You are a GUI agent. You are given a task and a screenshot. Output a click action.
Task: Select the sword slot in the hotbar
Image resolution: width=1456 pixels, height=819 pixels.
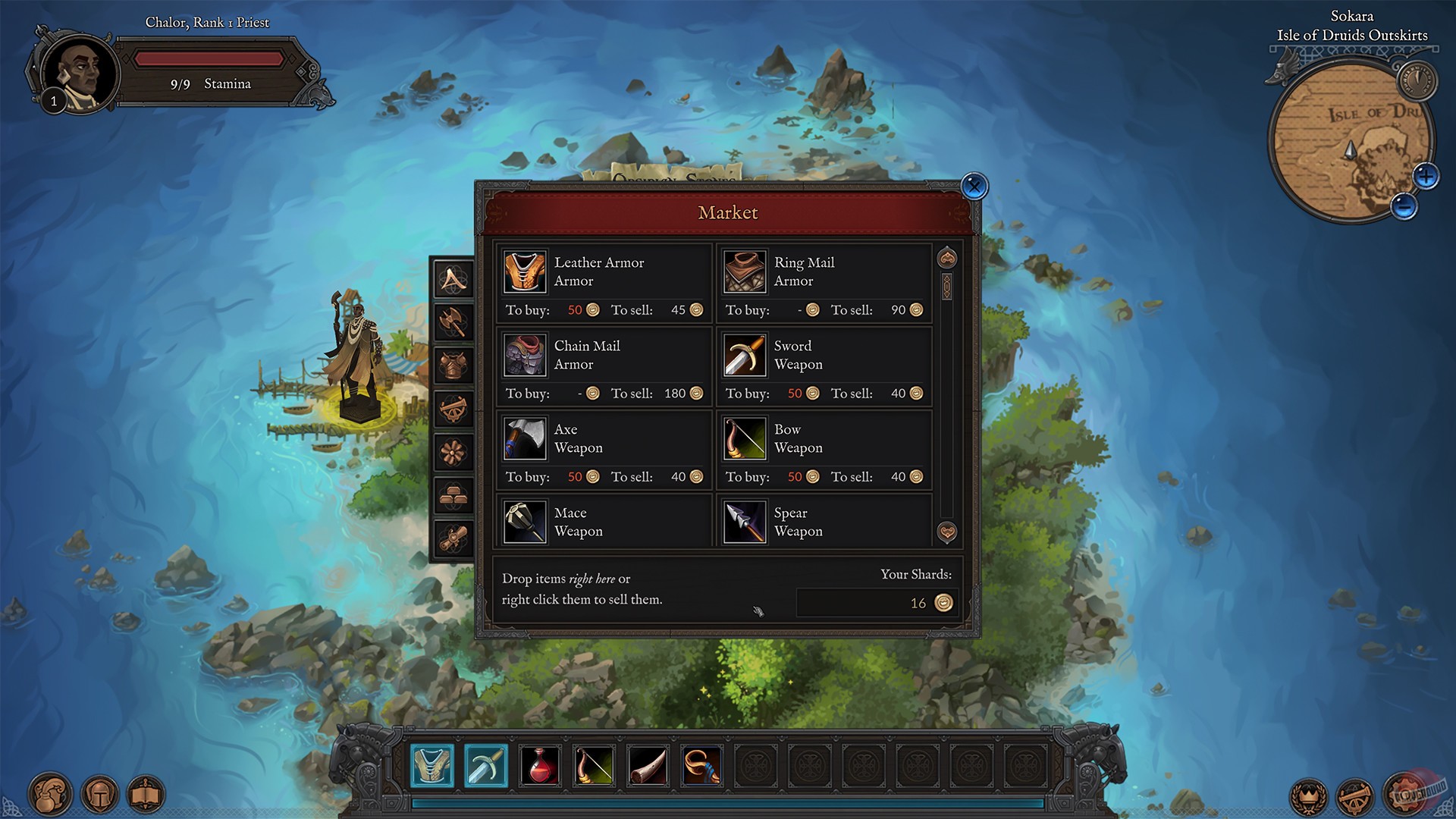(485, 765)
